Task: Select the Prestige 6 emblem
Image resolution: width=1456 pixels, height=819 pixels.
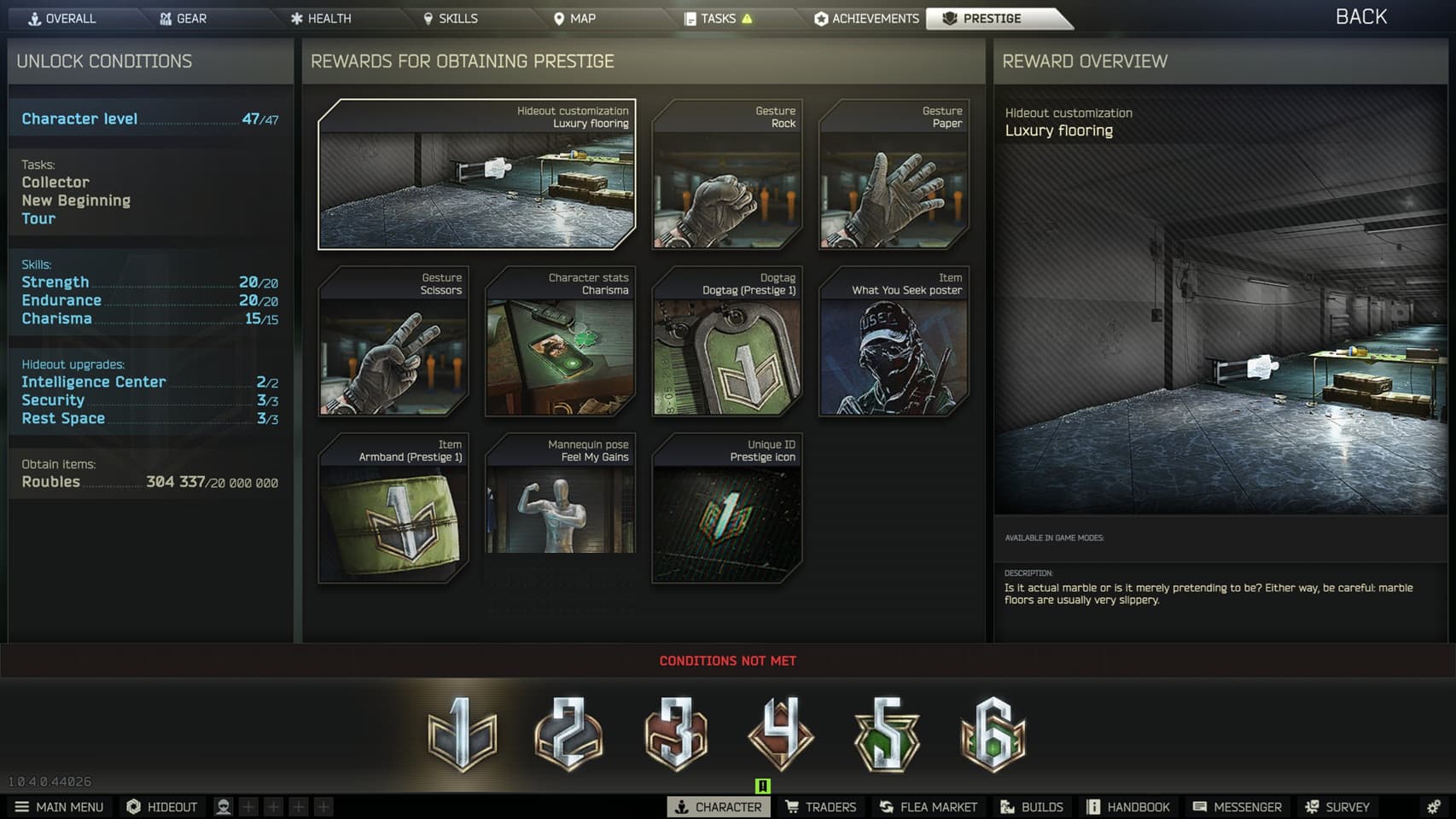Action: click(x=993, y=732)
